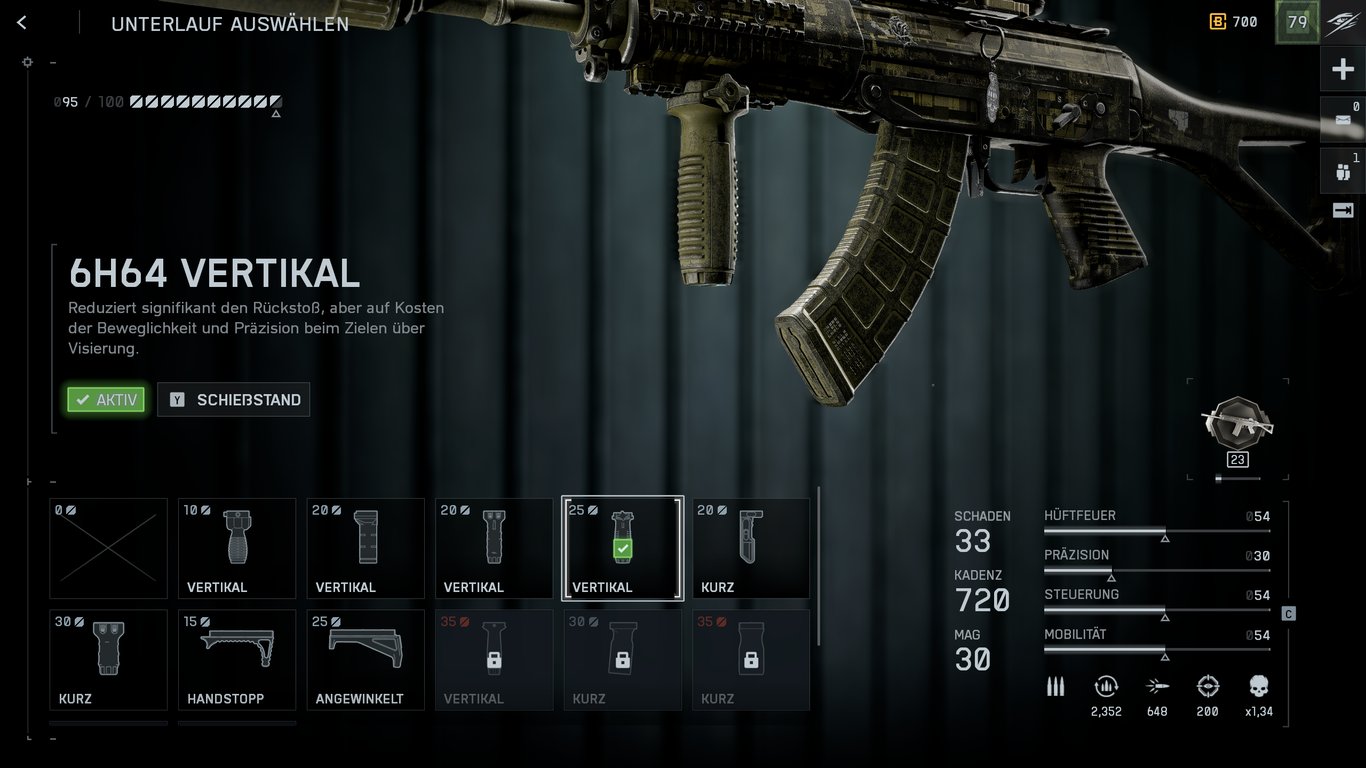This screenshot has width=1366, height=768.
Task: Click the settings gear icon top left
Action: tap(27, 62)
